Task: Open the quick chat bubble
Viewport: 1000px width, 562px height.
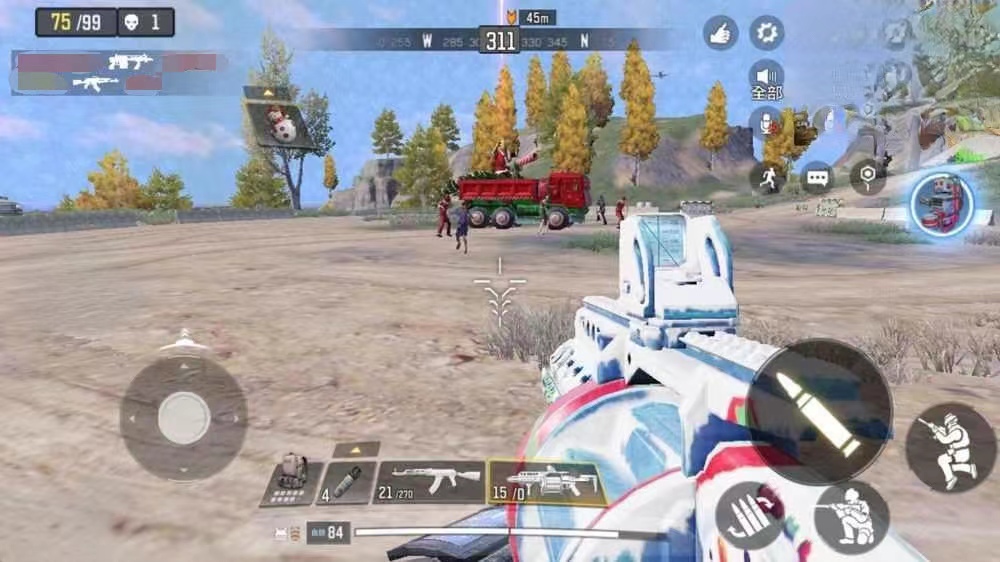Action: coord(817,178)
